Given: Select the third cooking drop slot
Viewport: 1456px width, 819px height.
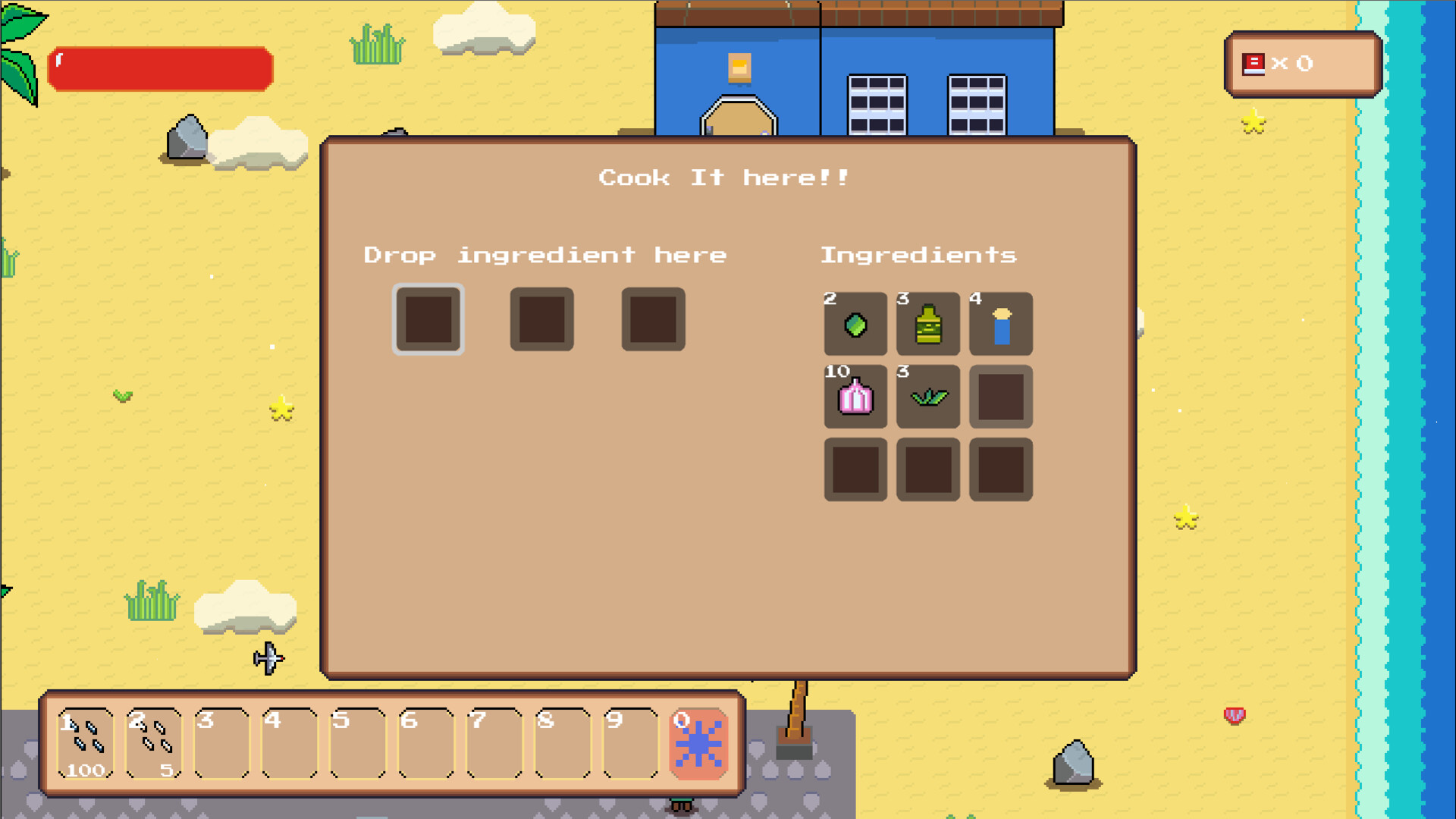Looking at the screenshot, I should click(653, 320).
